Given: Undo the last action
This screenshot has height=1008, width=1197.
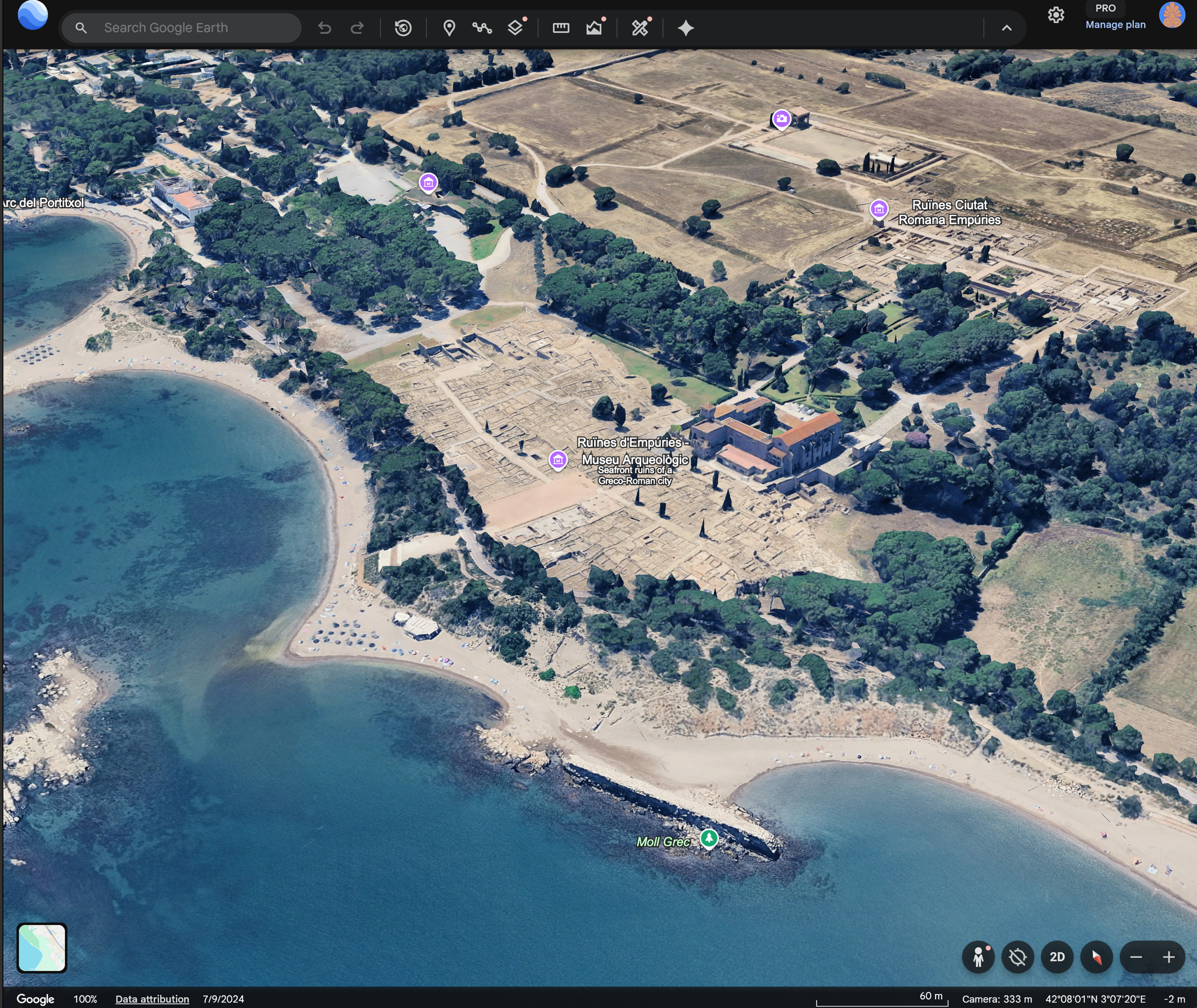Looking at the screenshot, I should pos(325,27).
